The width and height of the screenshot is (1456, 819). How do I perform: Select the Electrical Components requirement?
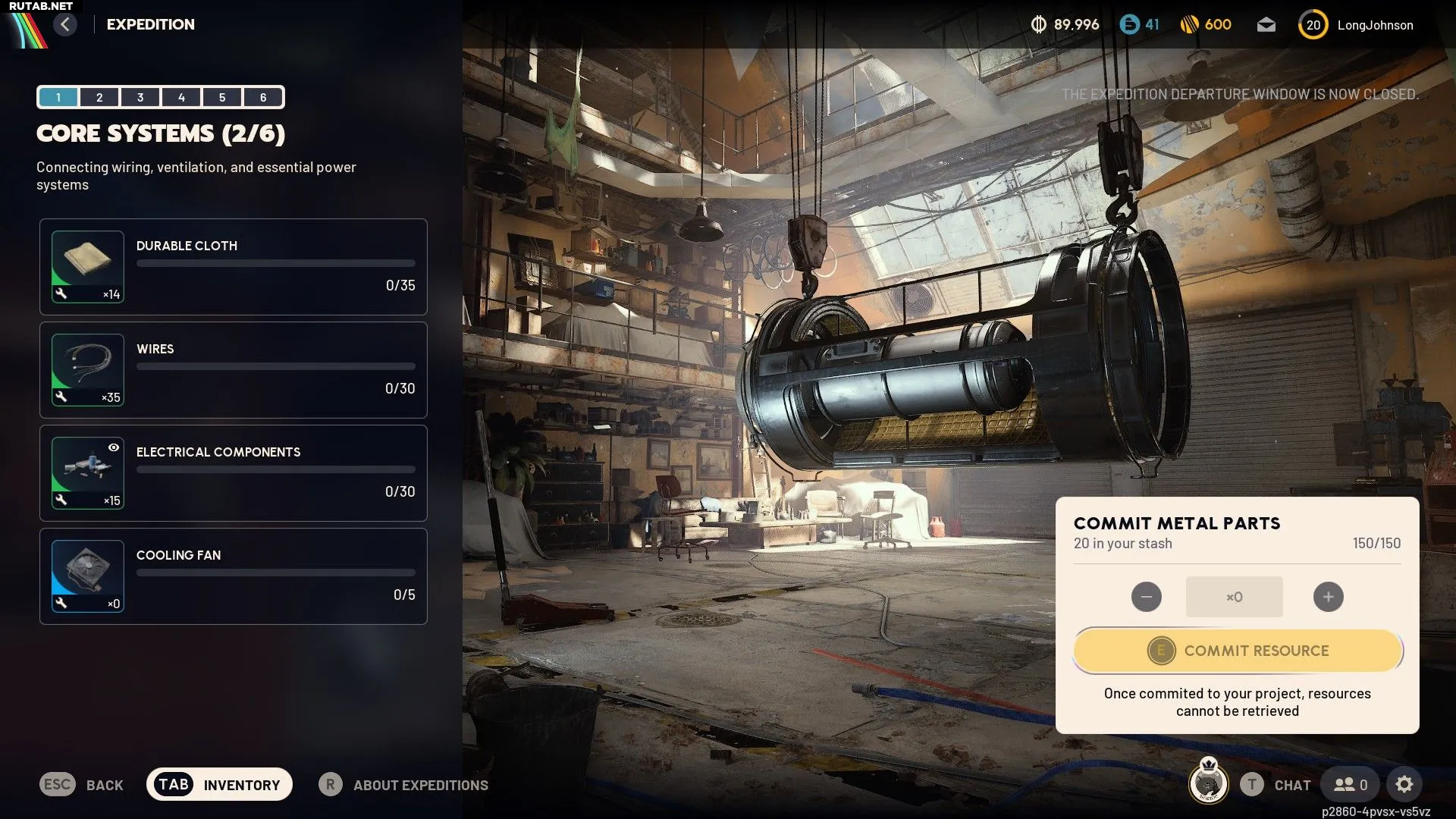point(234,473)
